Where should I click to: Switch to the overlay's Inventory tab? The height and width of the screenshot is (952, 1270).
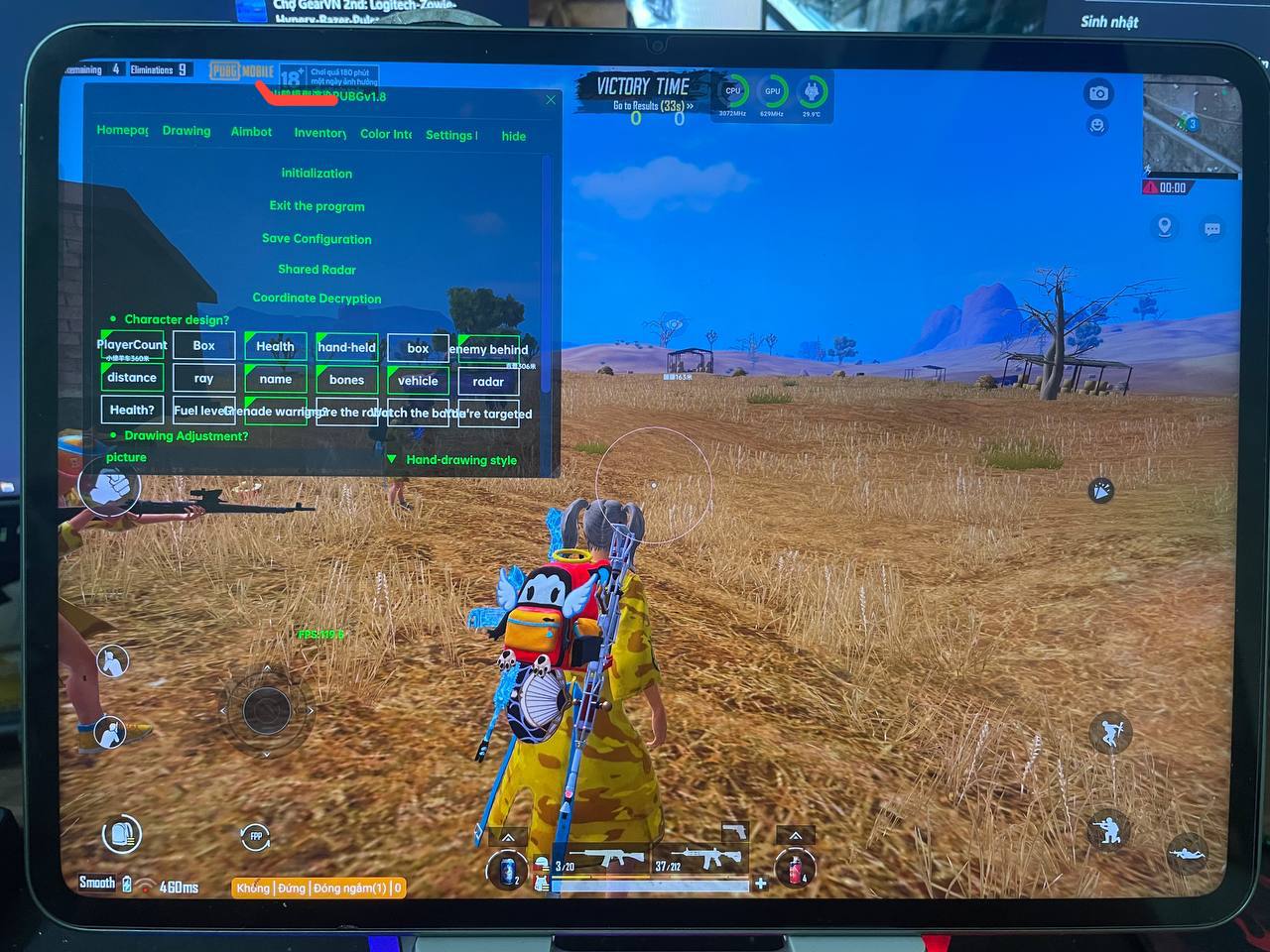[x=319, y=133]
